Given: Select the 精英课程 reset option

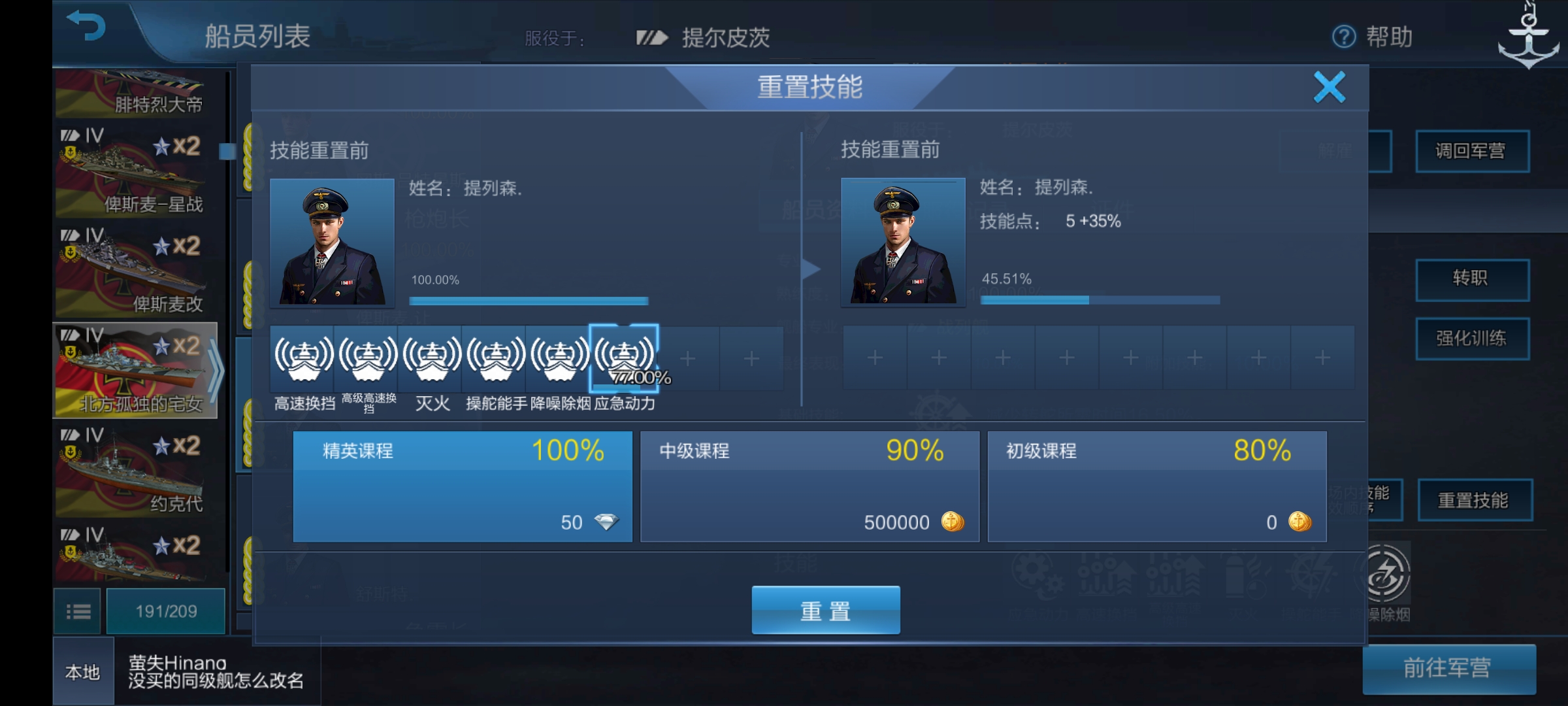Looking at the screenshot, I should pyautogui.click(x=463, y=487).
